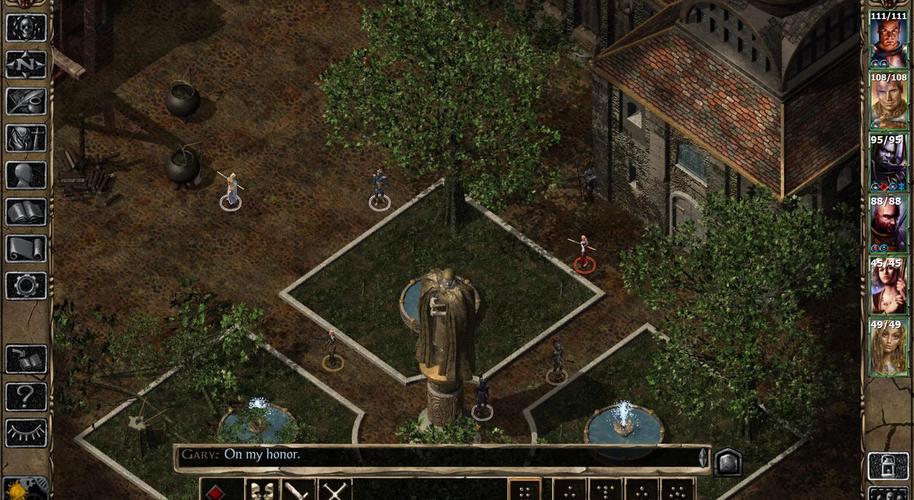Choose the single sword attack action
Image resolution: width=914 pixels, height=500 pixels.
pos(298,490)
